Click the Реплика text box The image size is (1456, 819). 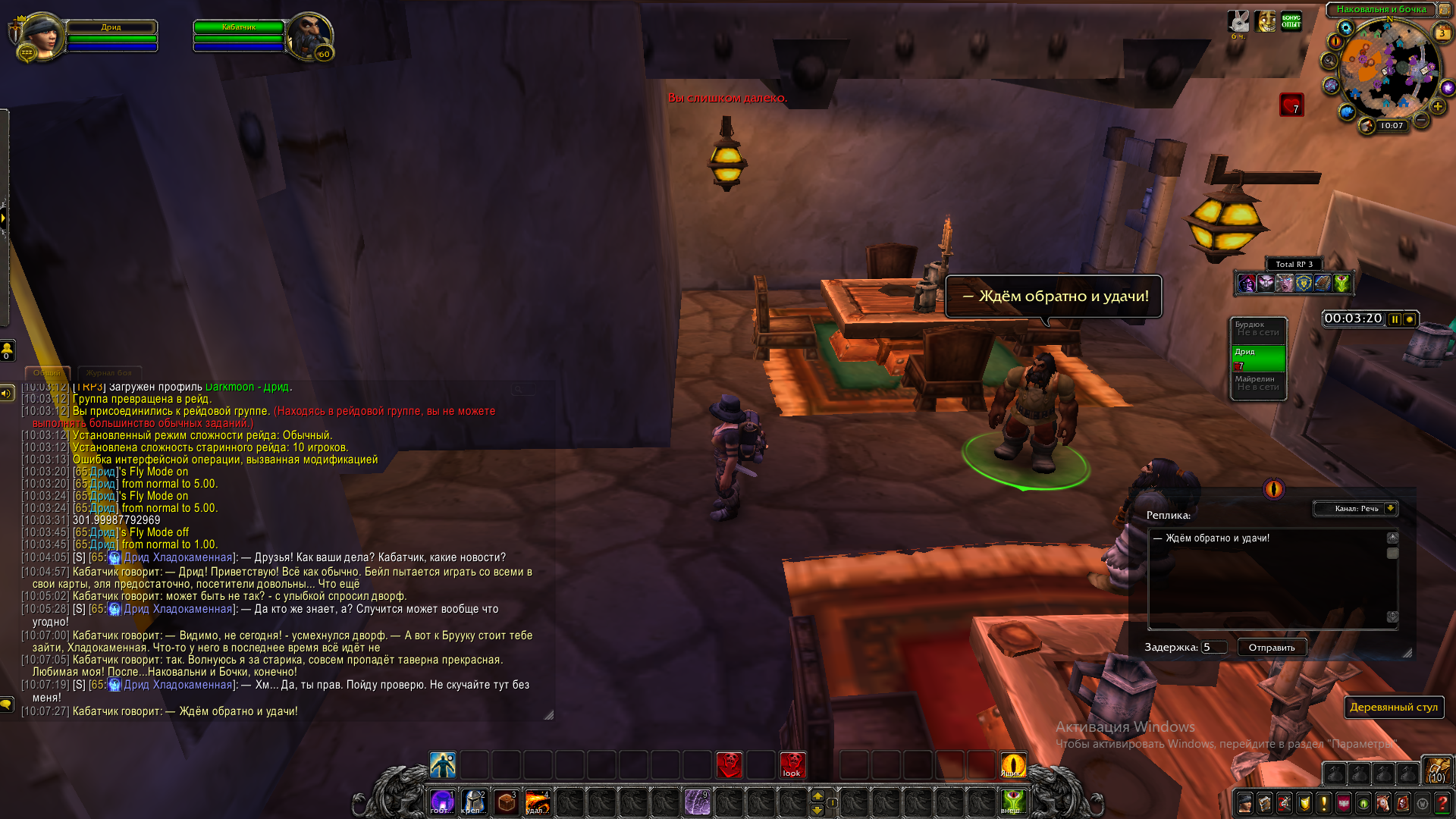coord(1270,578)
